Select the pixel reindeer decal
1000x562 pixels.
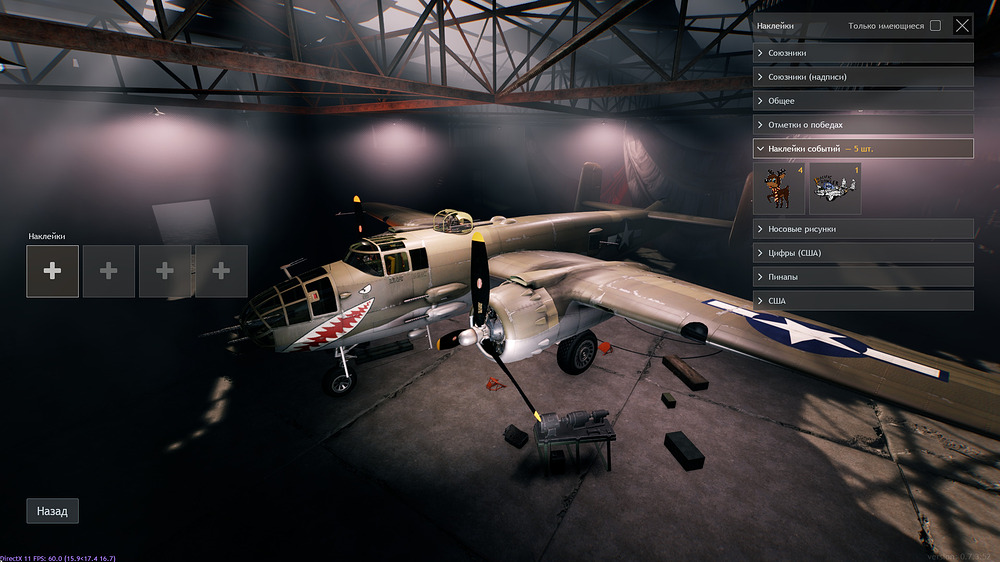(779, 189)
